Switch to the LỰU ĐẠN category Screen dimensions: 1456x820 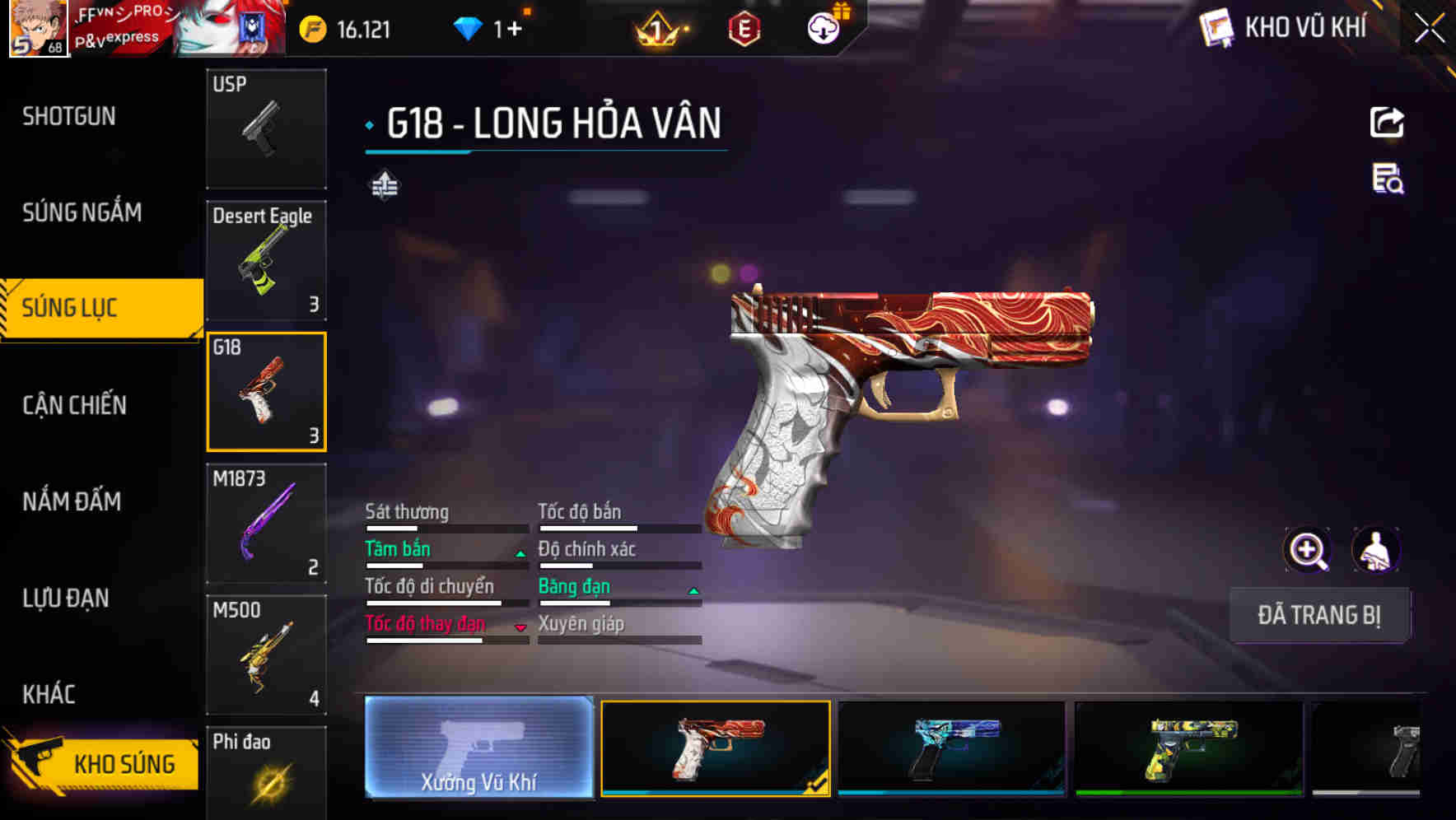point(66,598)
